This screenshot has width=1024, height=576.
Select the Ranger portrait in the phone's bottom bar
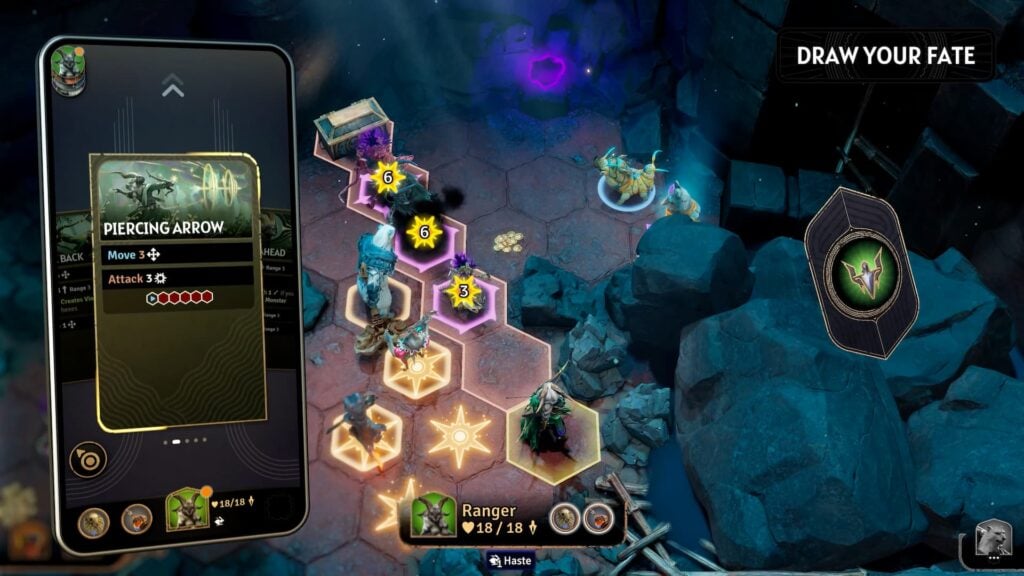(186, 509)
